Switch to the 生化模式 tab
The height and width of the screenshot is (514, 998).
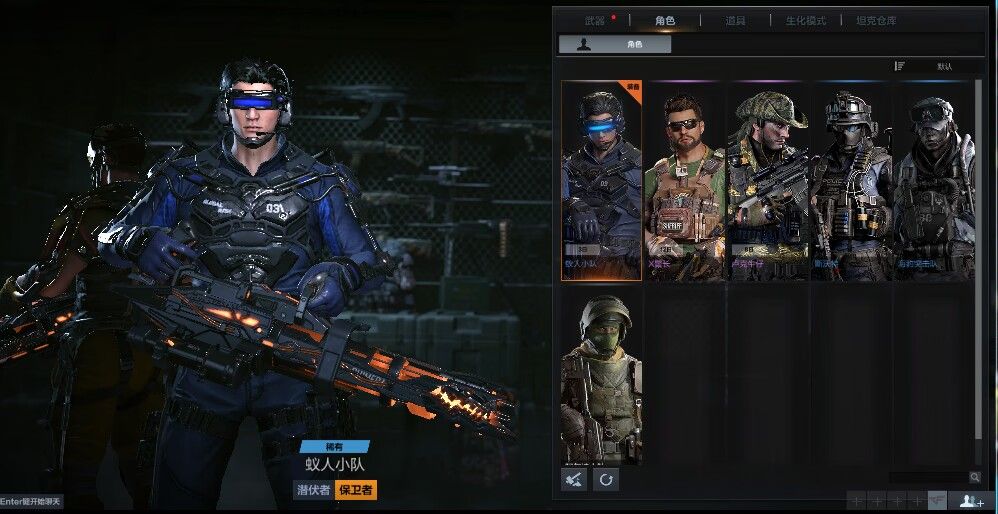coord(805,20)
